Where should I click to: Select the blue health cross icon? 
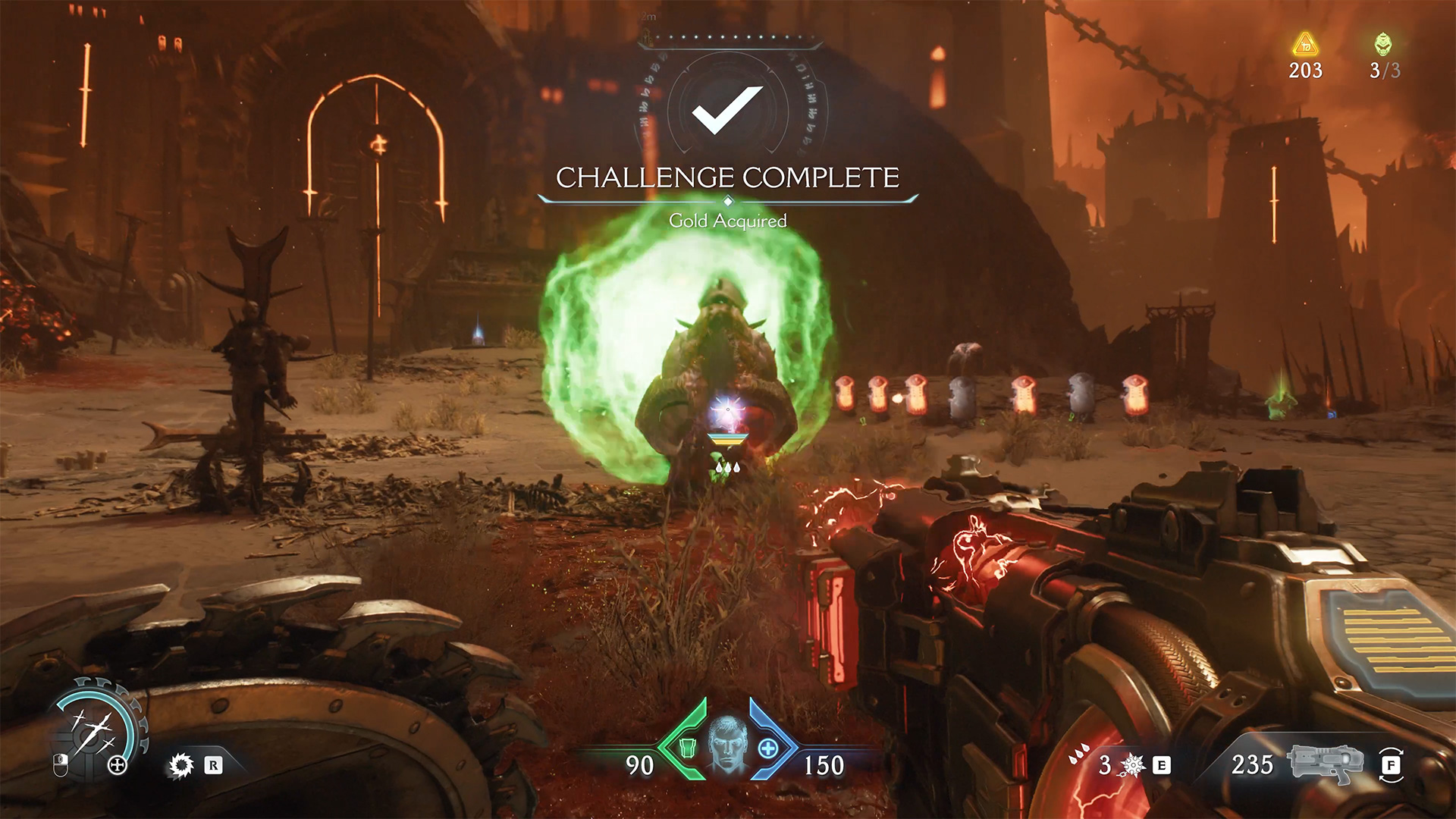(767, 748)
